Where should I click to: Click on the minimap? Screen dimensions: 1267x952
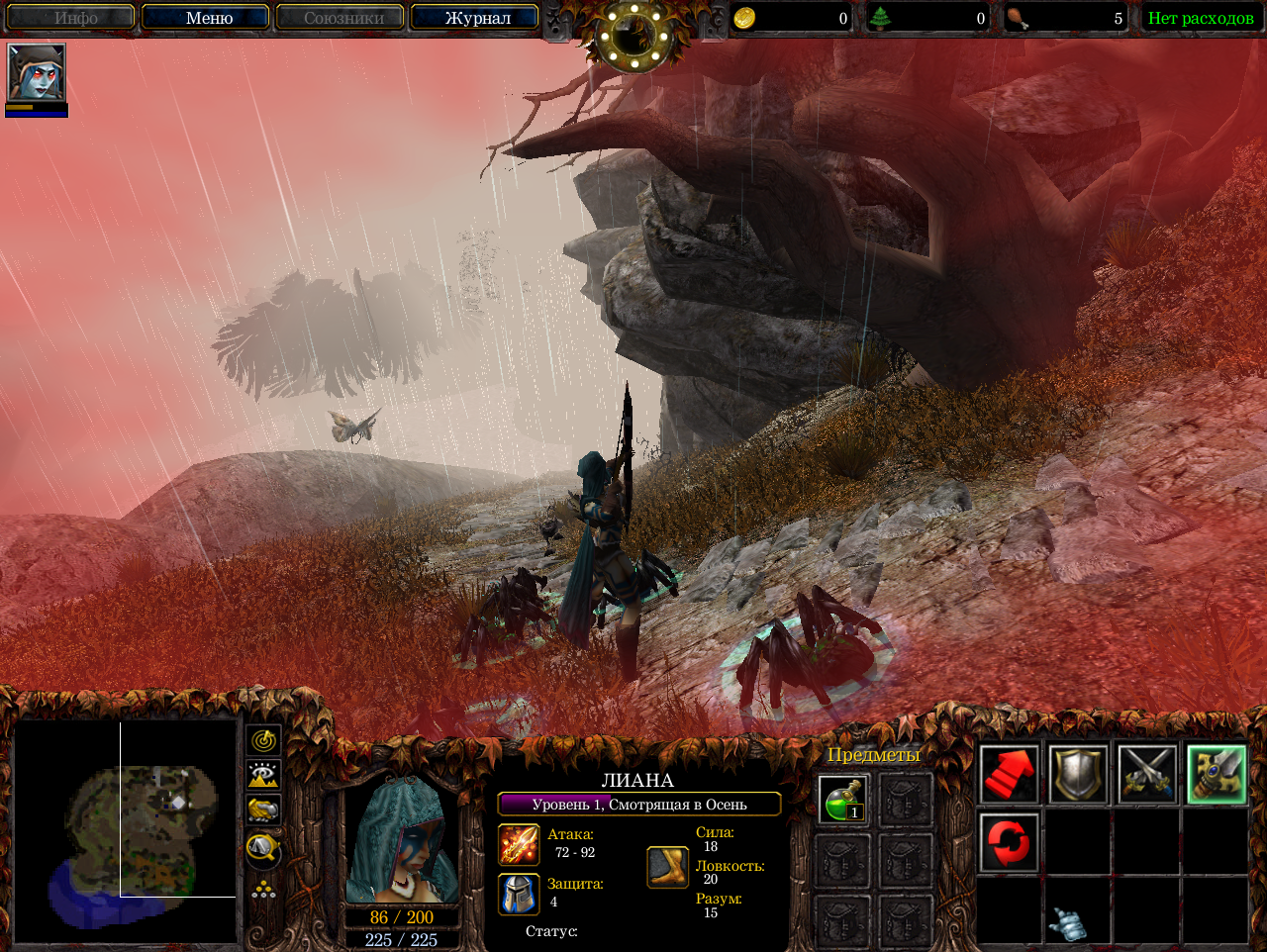coord(126,829)
